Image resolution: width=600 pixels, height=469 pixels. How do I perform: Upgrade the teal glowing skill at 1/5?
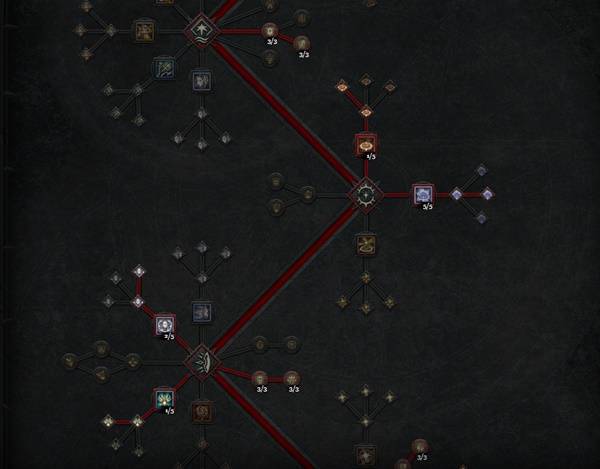pos(164,399)
